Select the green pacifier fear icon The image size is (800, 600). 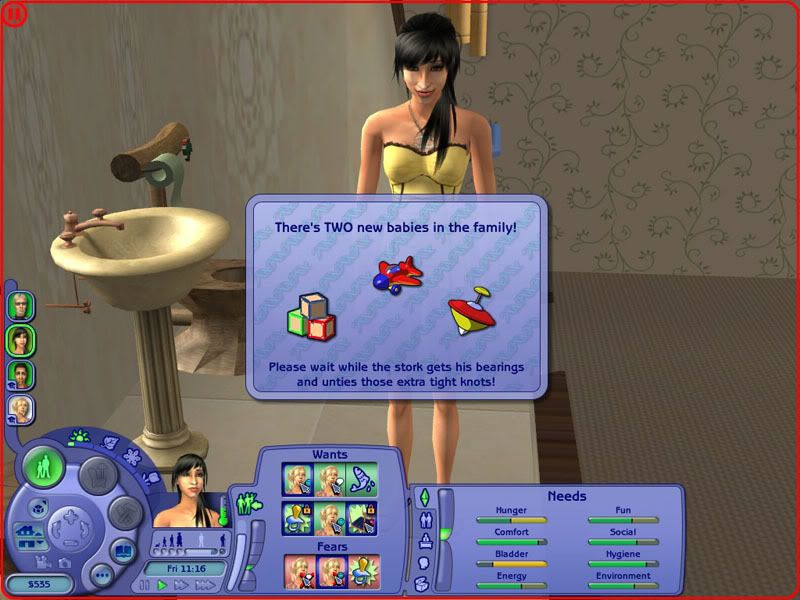[363, 570]
